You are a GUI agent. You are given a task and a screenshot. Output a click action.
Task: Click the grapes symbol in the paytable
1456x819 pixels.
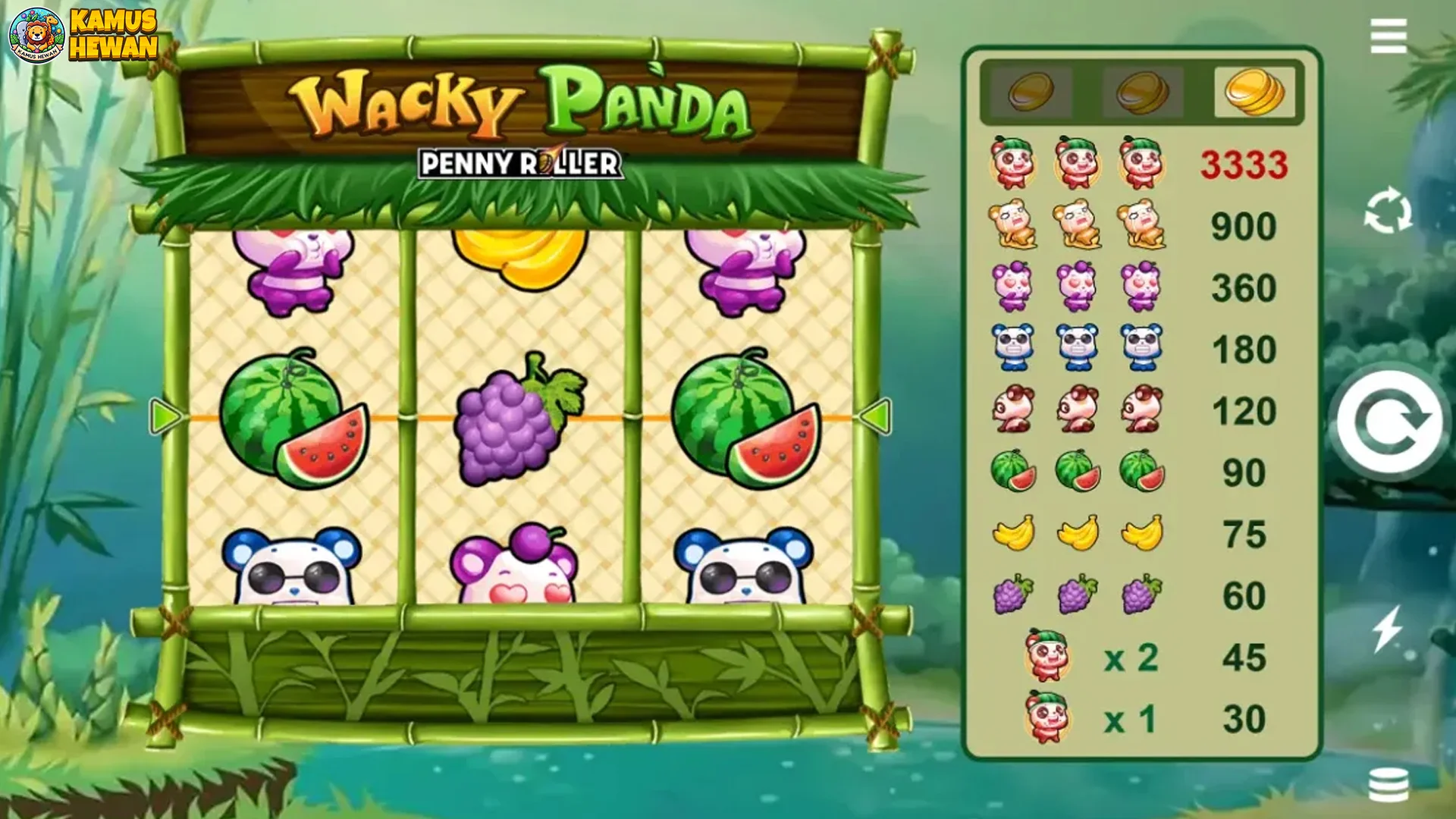(x=1012, y=594)
